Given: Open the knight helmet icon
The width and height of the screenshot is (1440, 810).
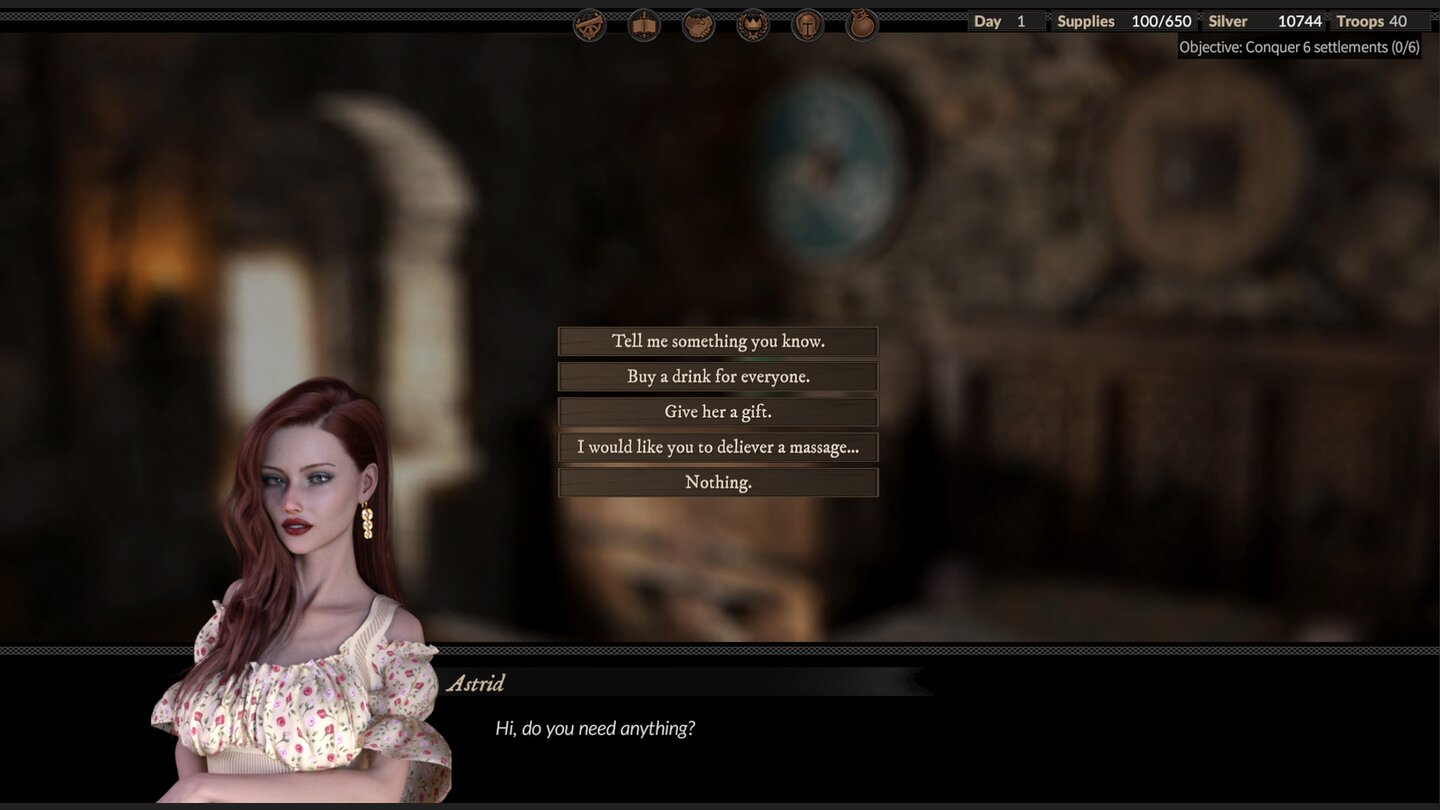Looking at the screenshot, I should click(807, 24).
